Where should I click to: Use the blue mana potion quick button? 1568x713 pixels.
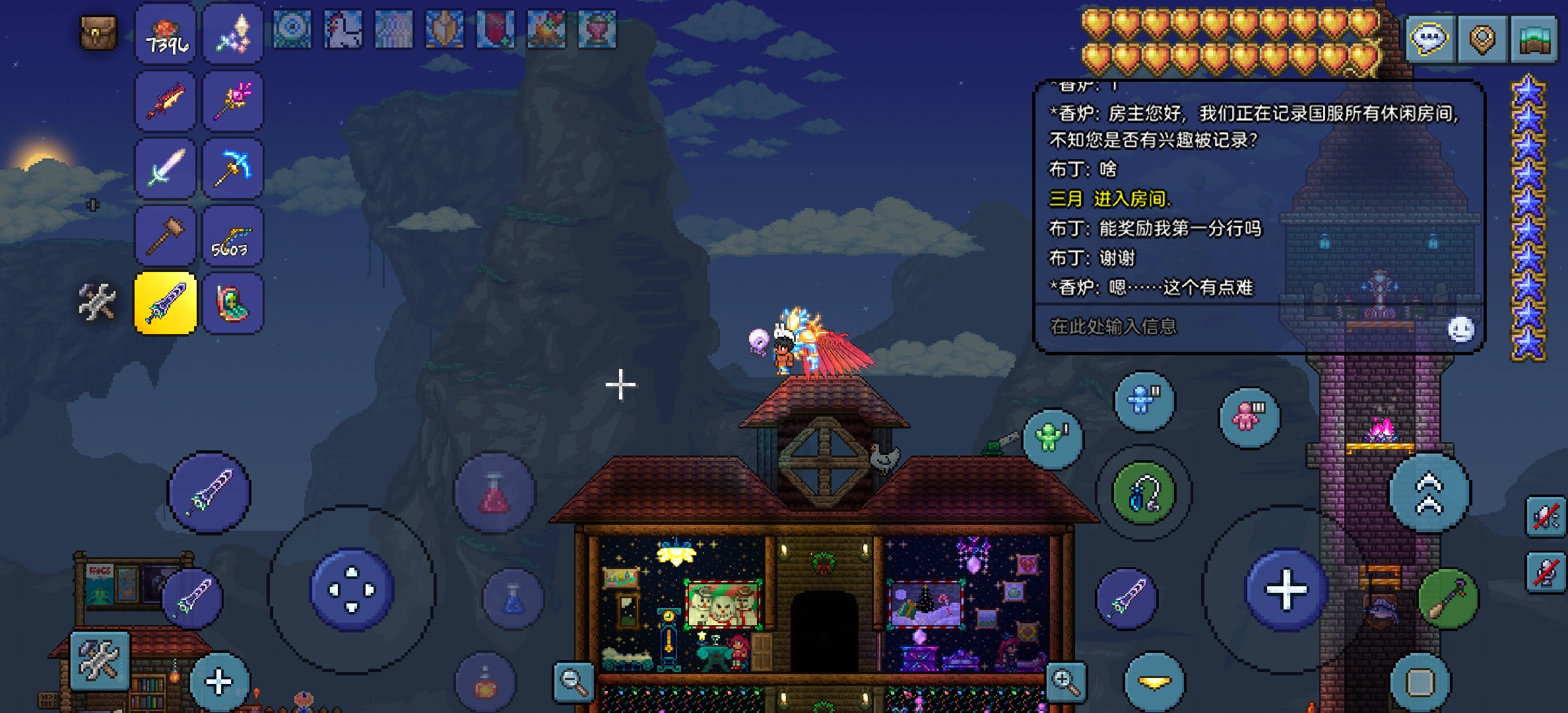[x=513, y=597]
